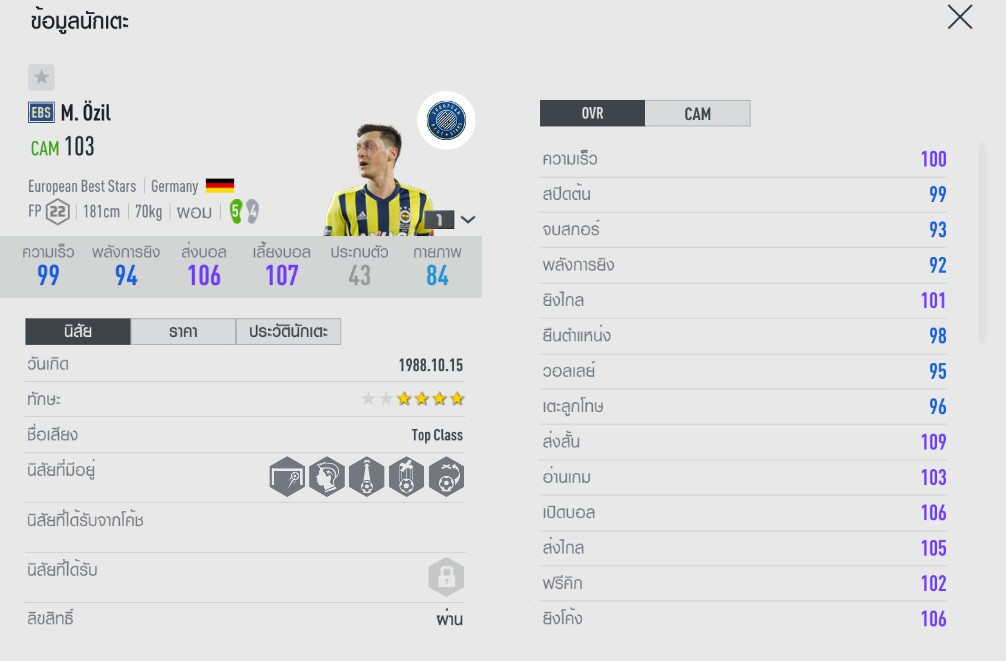1006x661 pixels.
Task: Close the player info window
Action: click(959, 17)
